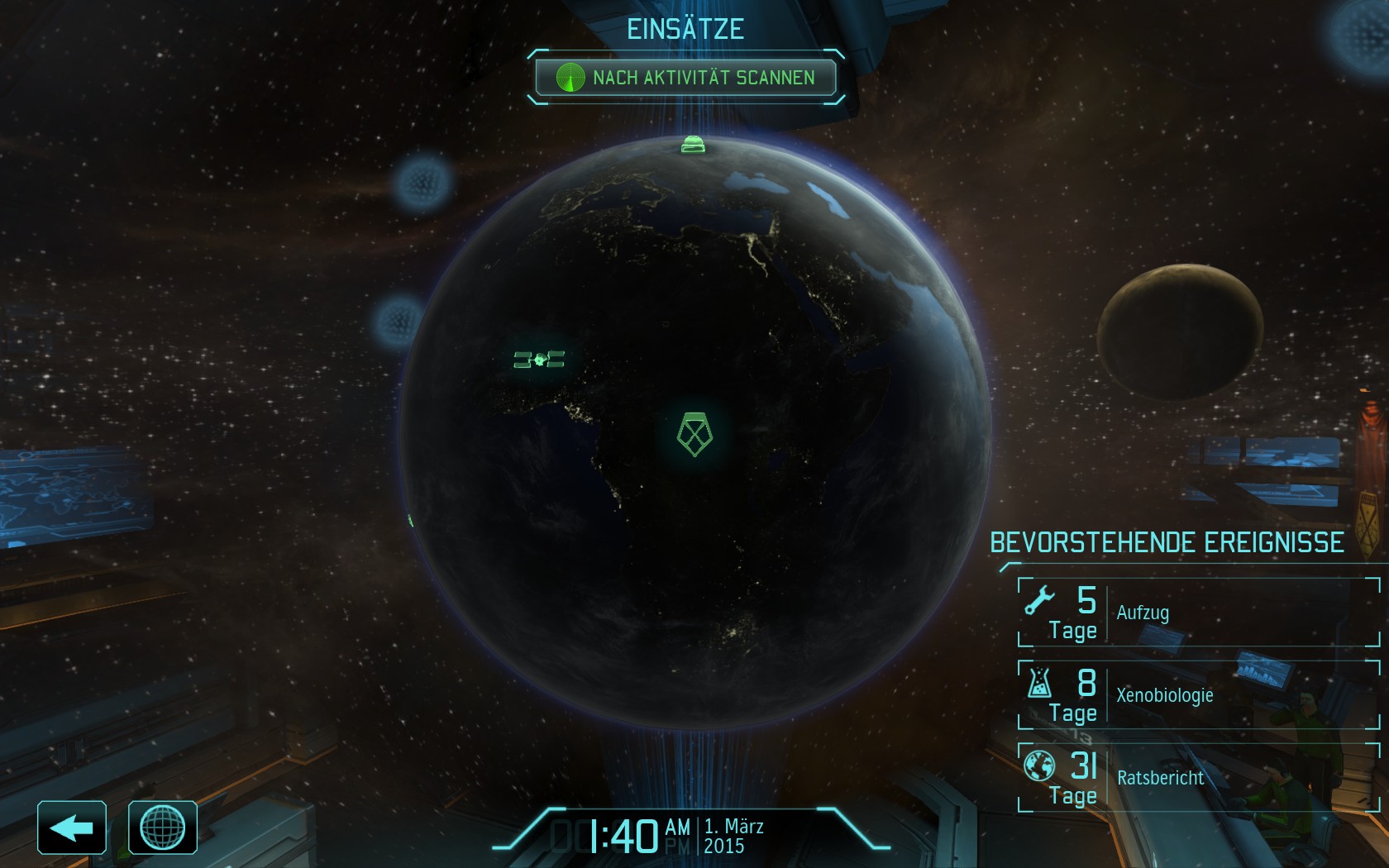Go back with the arrow button
The height and width of the screenshot is (868, 1389).
point(72,827)
